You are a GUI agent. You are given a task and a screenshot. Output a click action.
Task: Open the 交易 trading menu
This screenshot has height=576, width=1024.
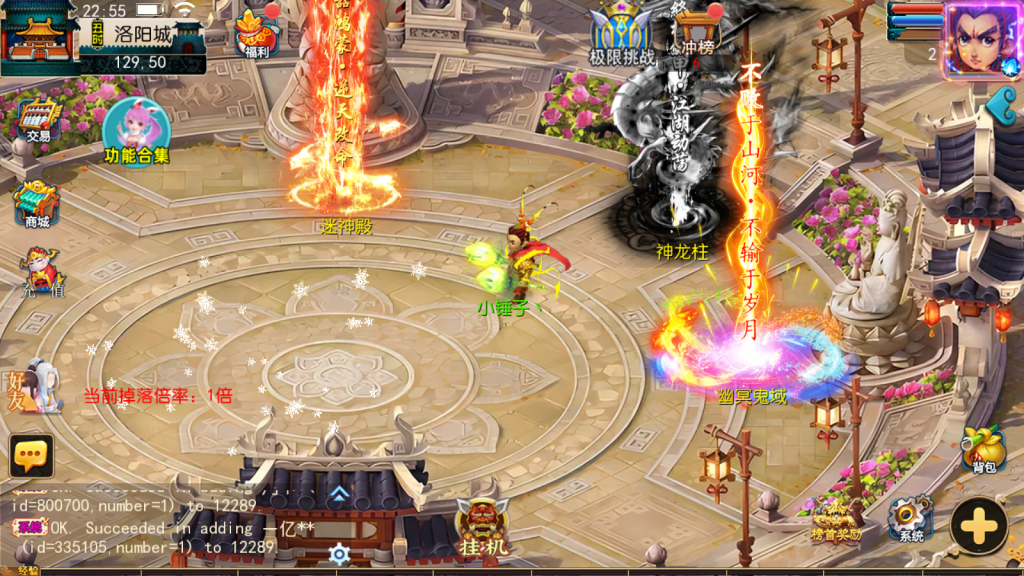[38, 120]
